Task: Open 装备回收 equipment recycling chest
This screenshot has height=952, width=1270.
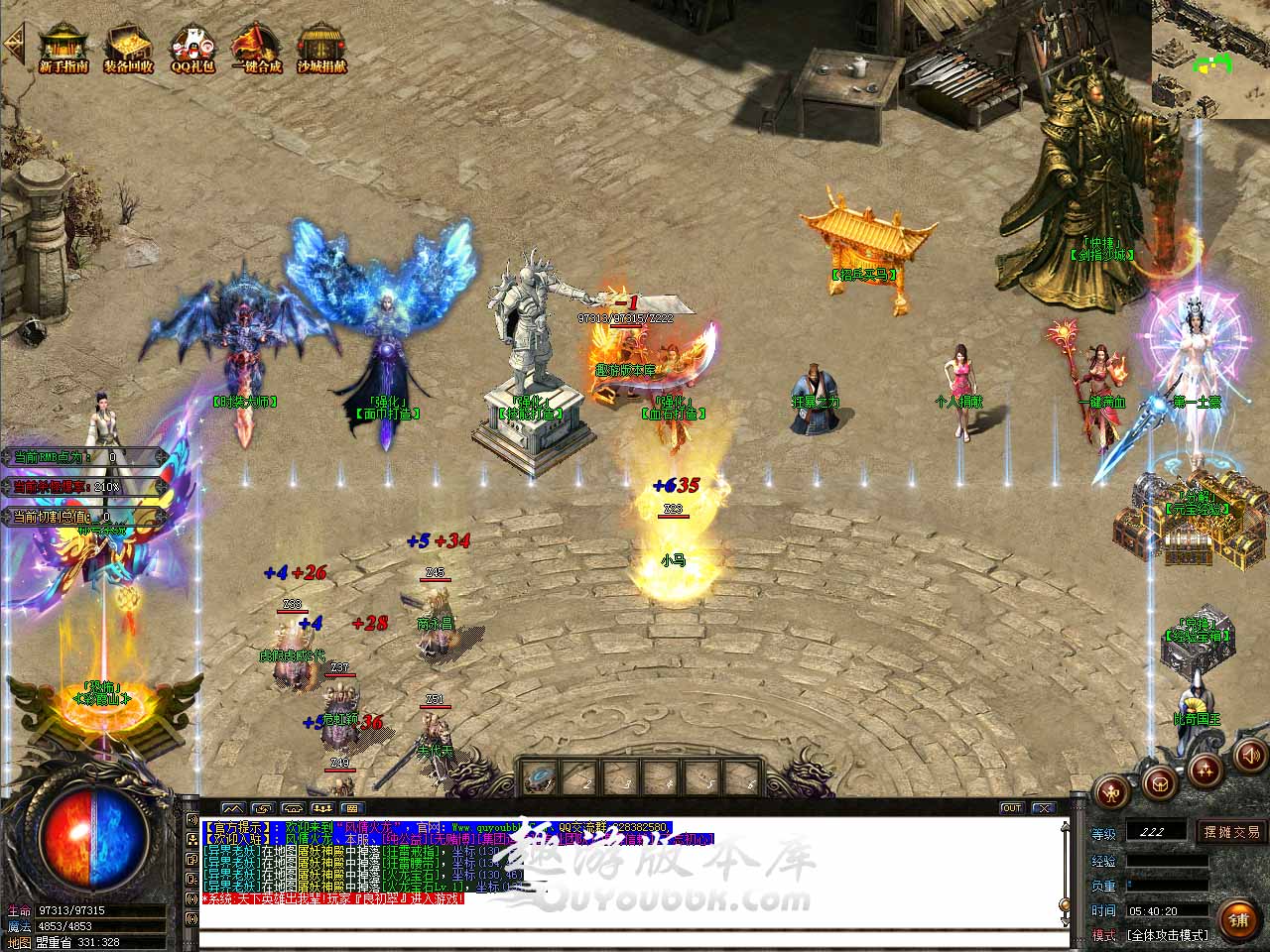Action: (128, 48)
